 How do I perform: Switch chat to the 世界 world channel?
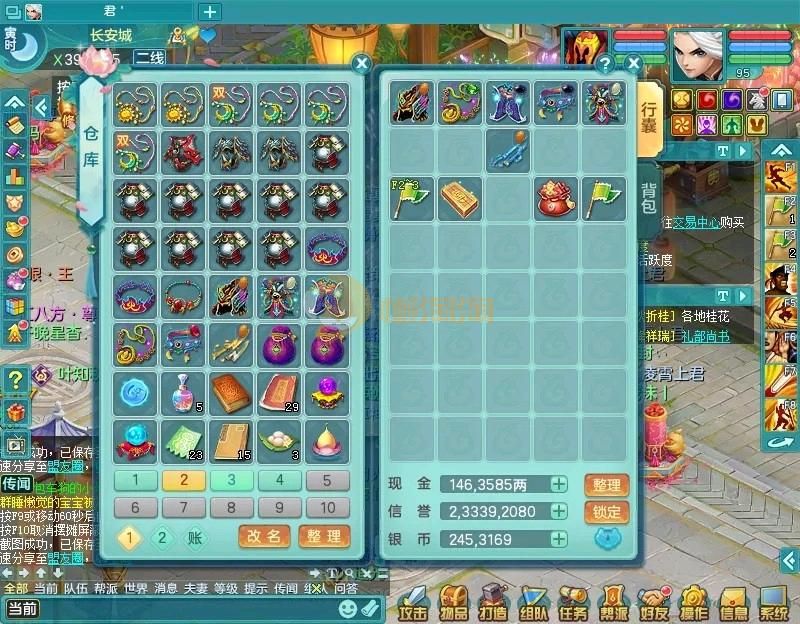pos(137,588)
